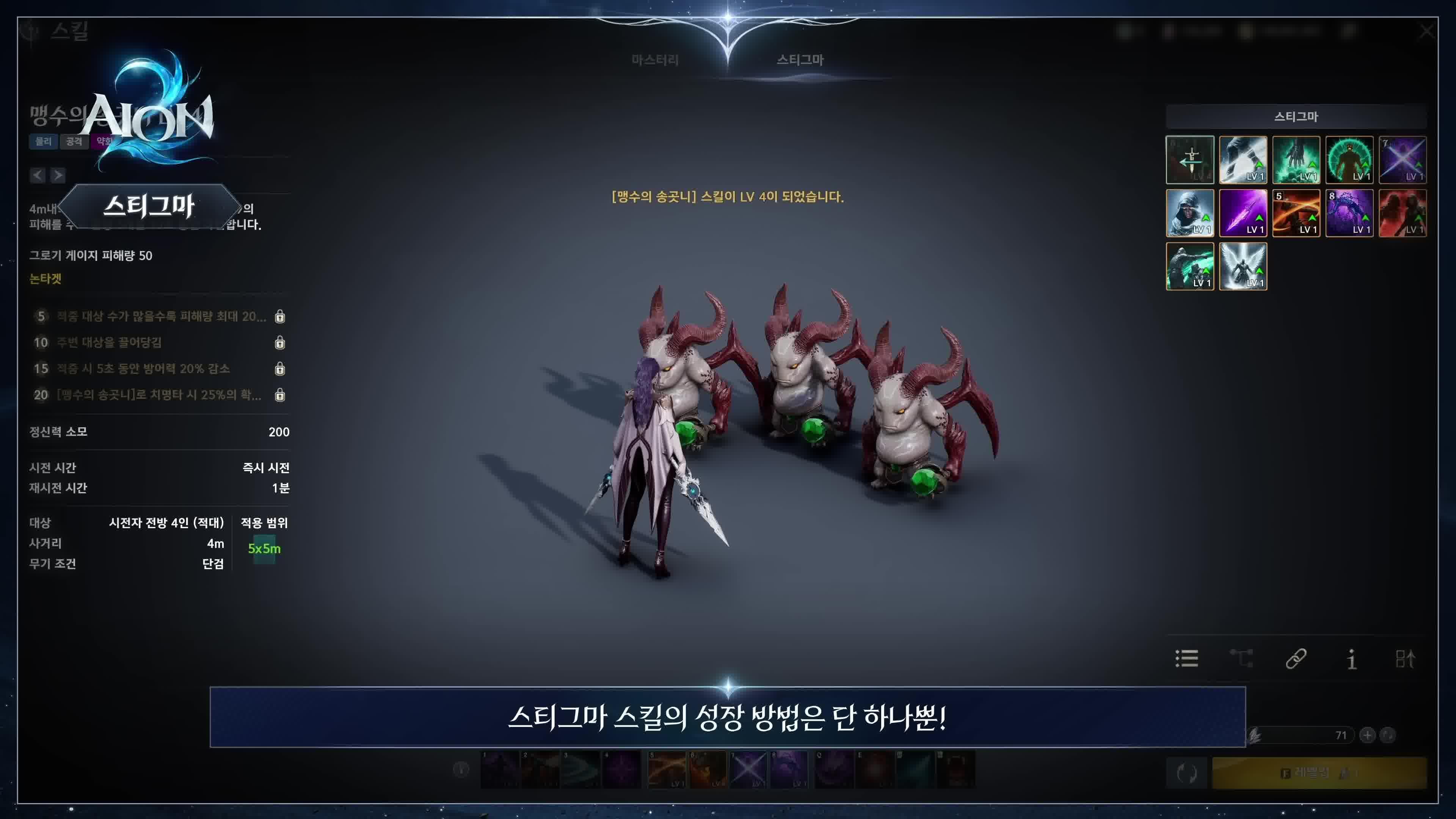Close the skill window with the X

click(x=1426, y=31)
